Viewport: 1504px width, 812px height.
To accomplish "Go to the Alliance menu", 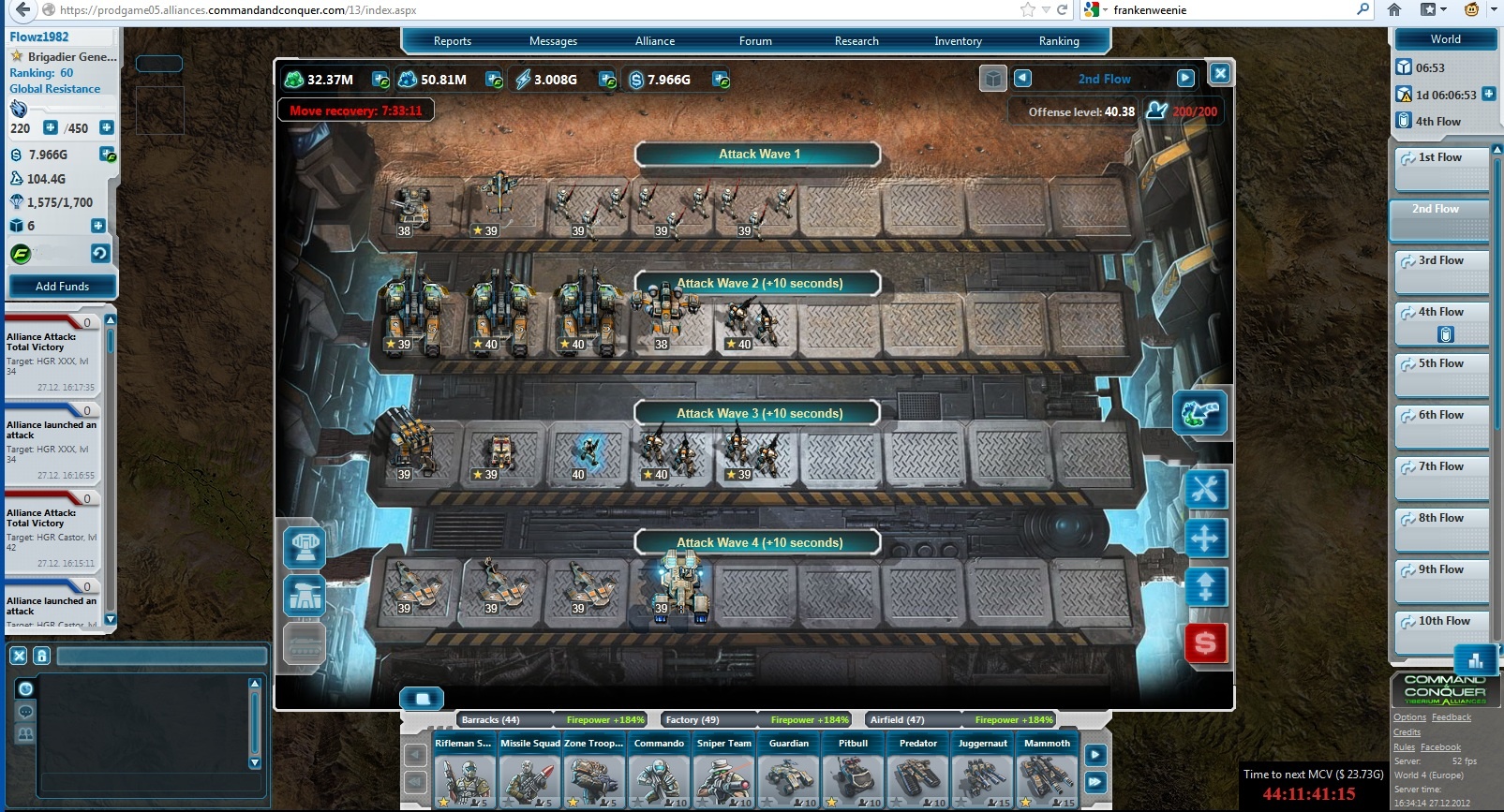I will pyautogui.click(x=654, y=41).
